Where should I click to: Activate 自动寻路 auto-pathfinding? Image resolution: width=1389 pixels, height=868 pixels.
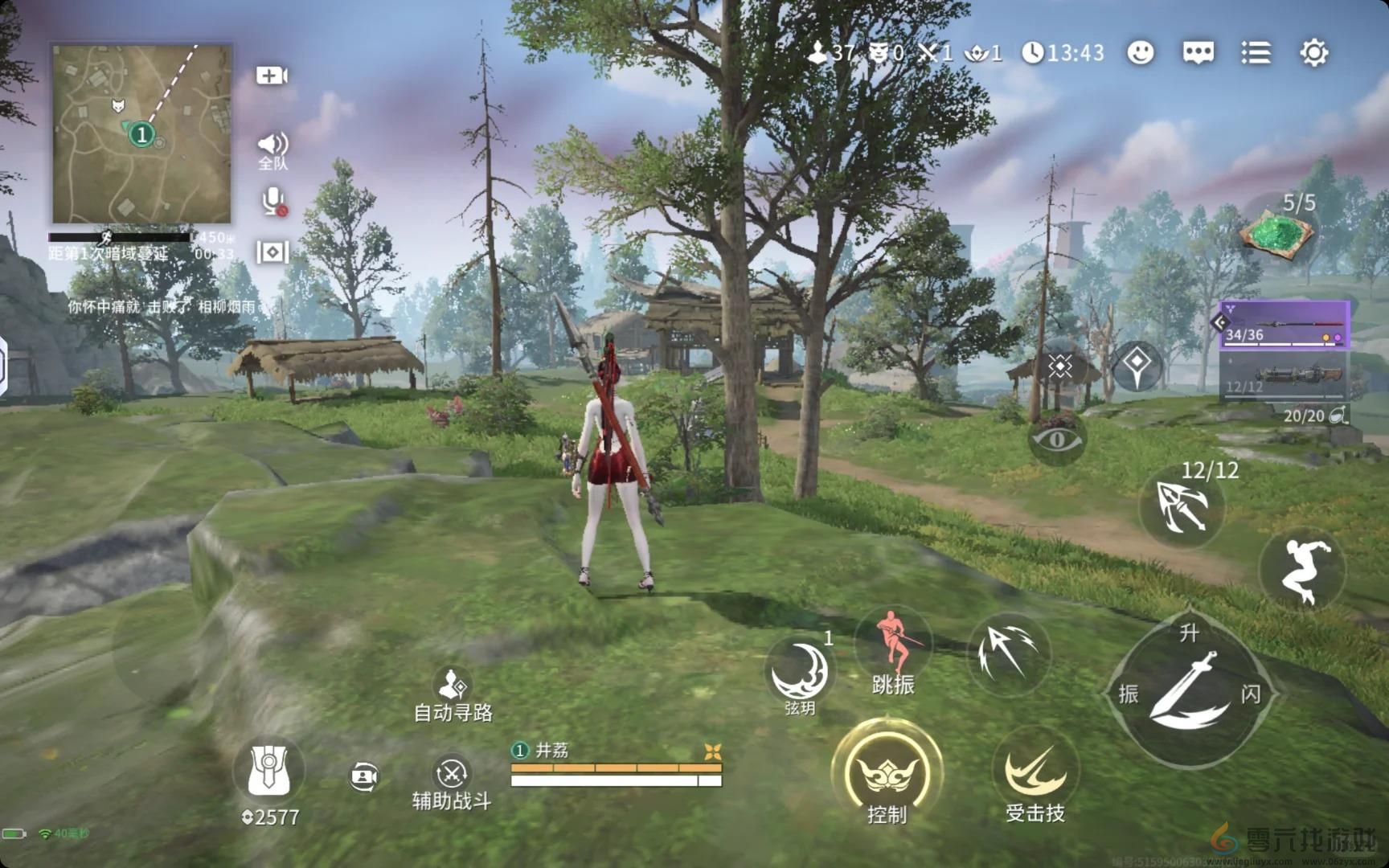click(x=453, y=694)
